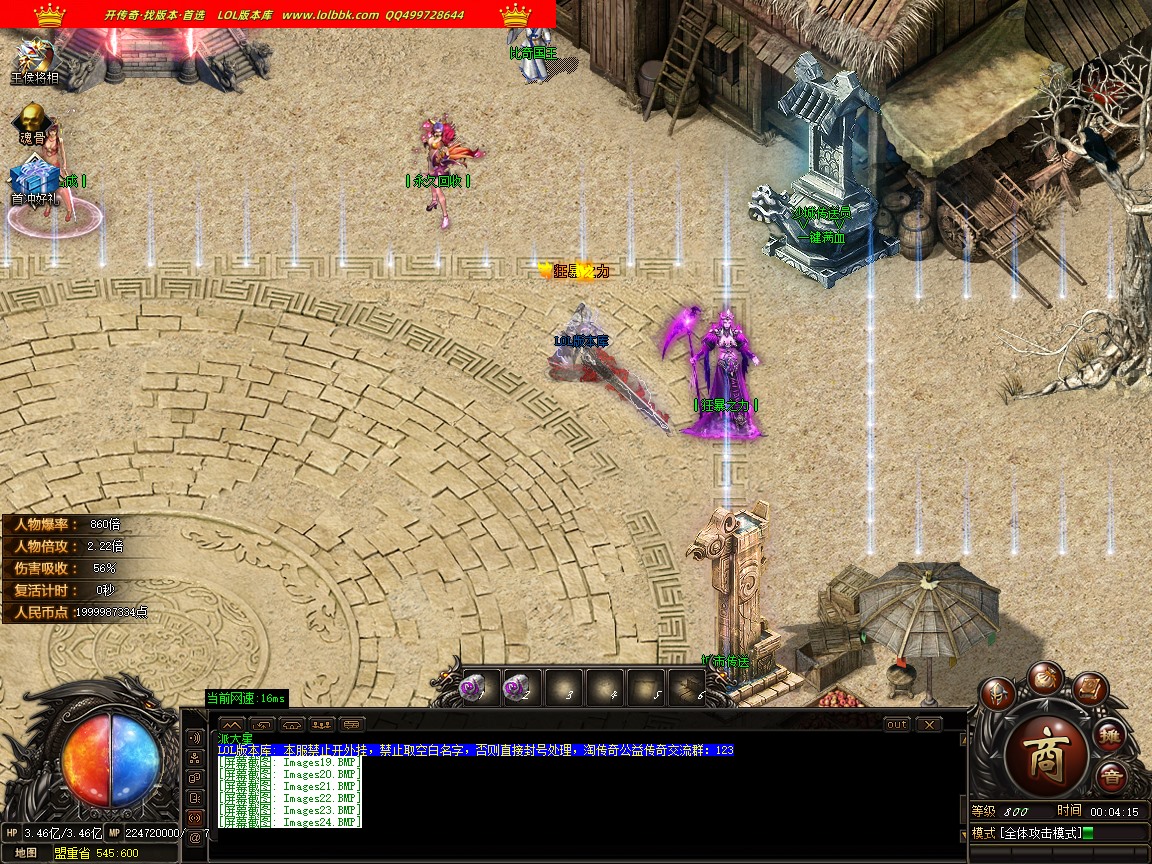Open the skill book icon
This screenshot has height=864, width=1152.
click(x=1090, y=688)
